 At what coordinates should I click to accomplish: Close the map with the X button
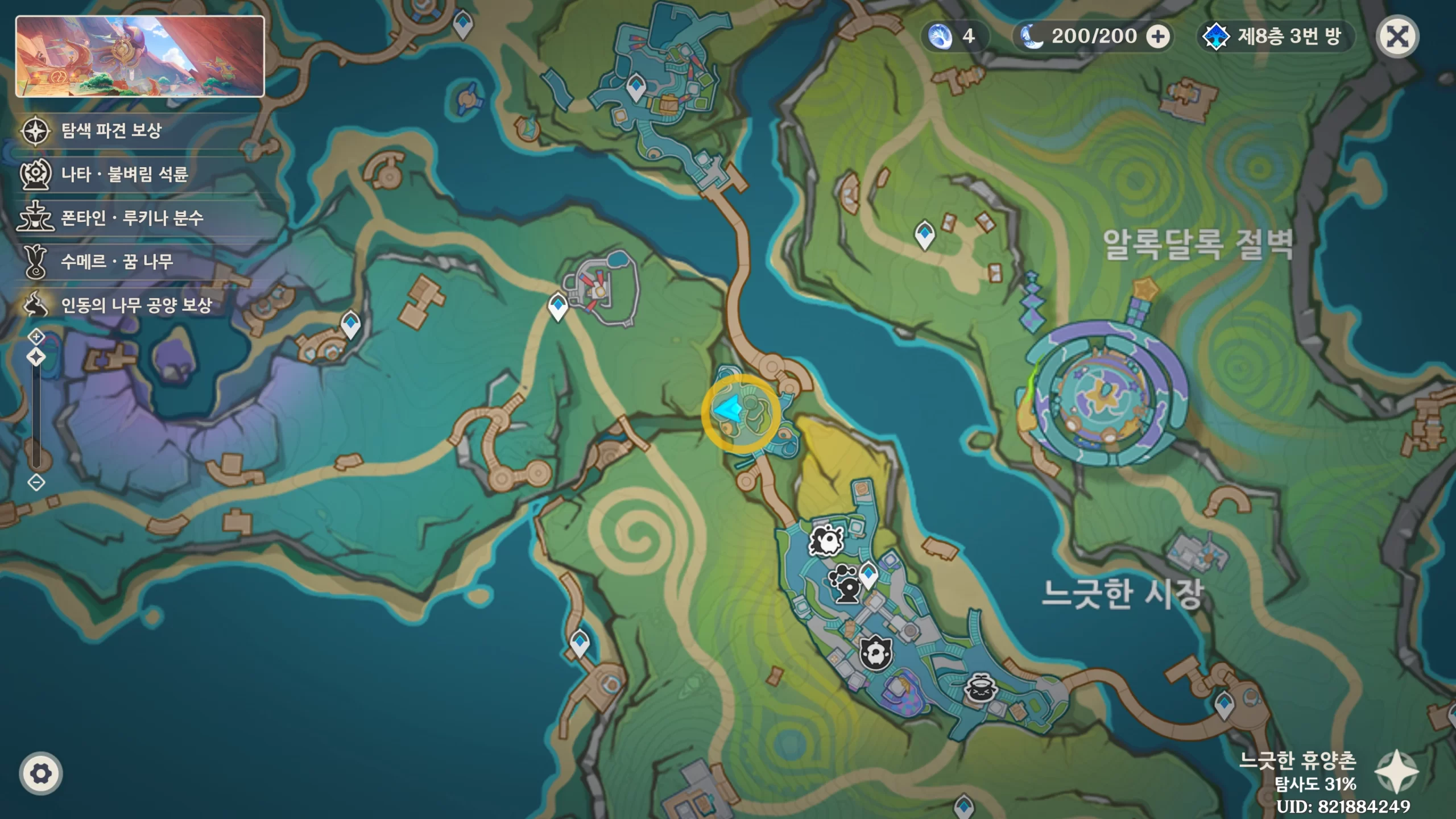tap(1397, 37)
